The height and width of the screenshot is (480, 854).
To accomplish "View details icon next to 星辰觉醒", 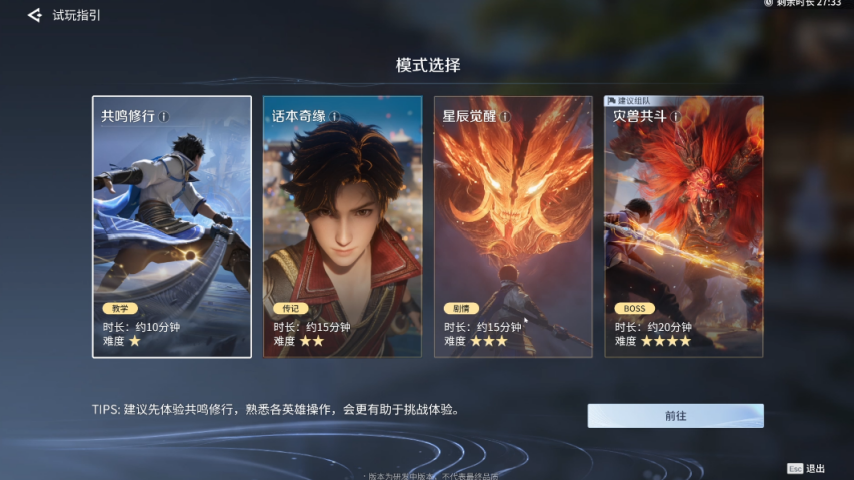I will tap(505, 116).
